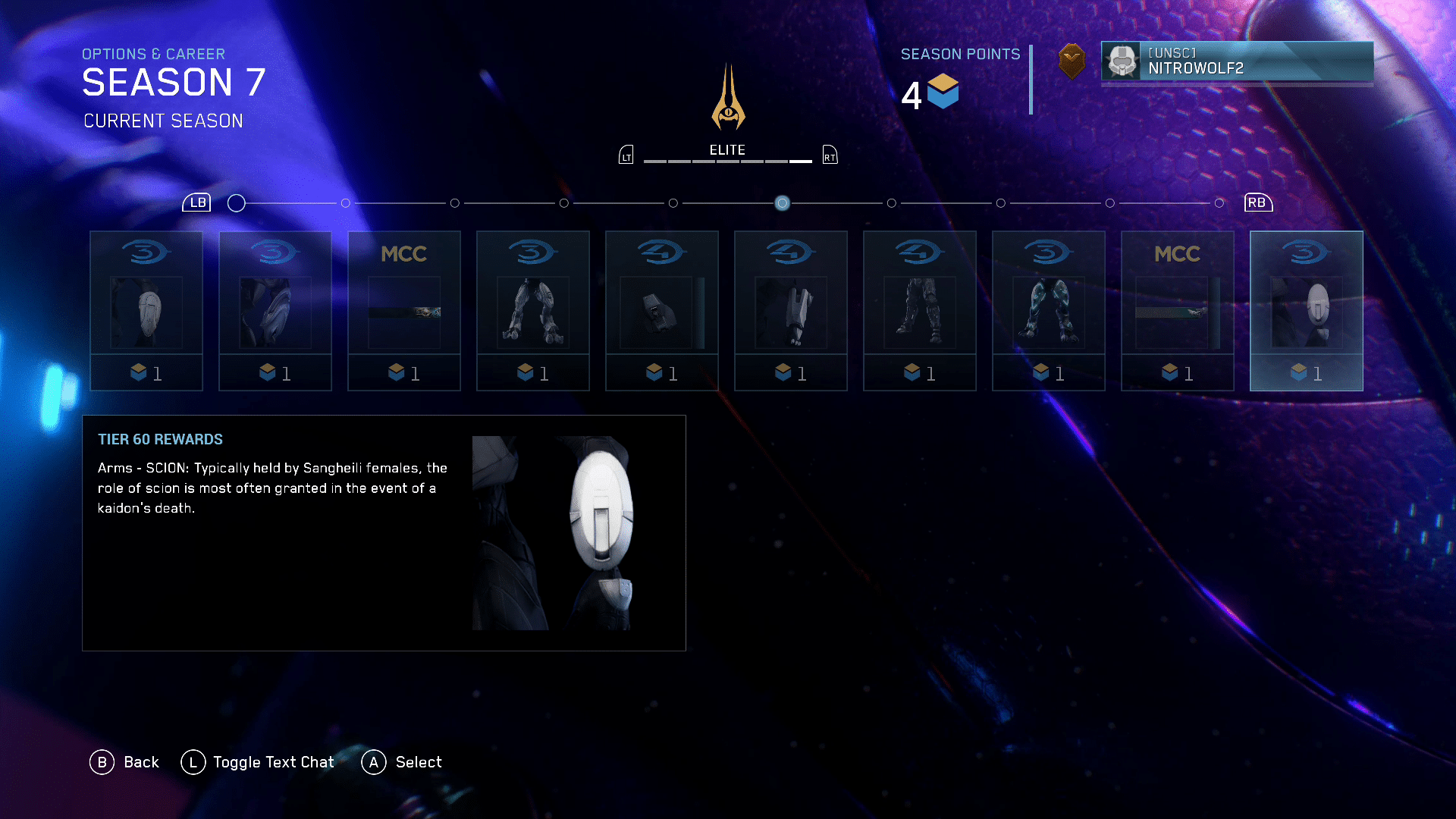This screenshot has width=1456, height=819.
Task: Jump to the large first circle on the tier track
Action: tap(237, 203)
